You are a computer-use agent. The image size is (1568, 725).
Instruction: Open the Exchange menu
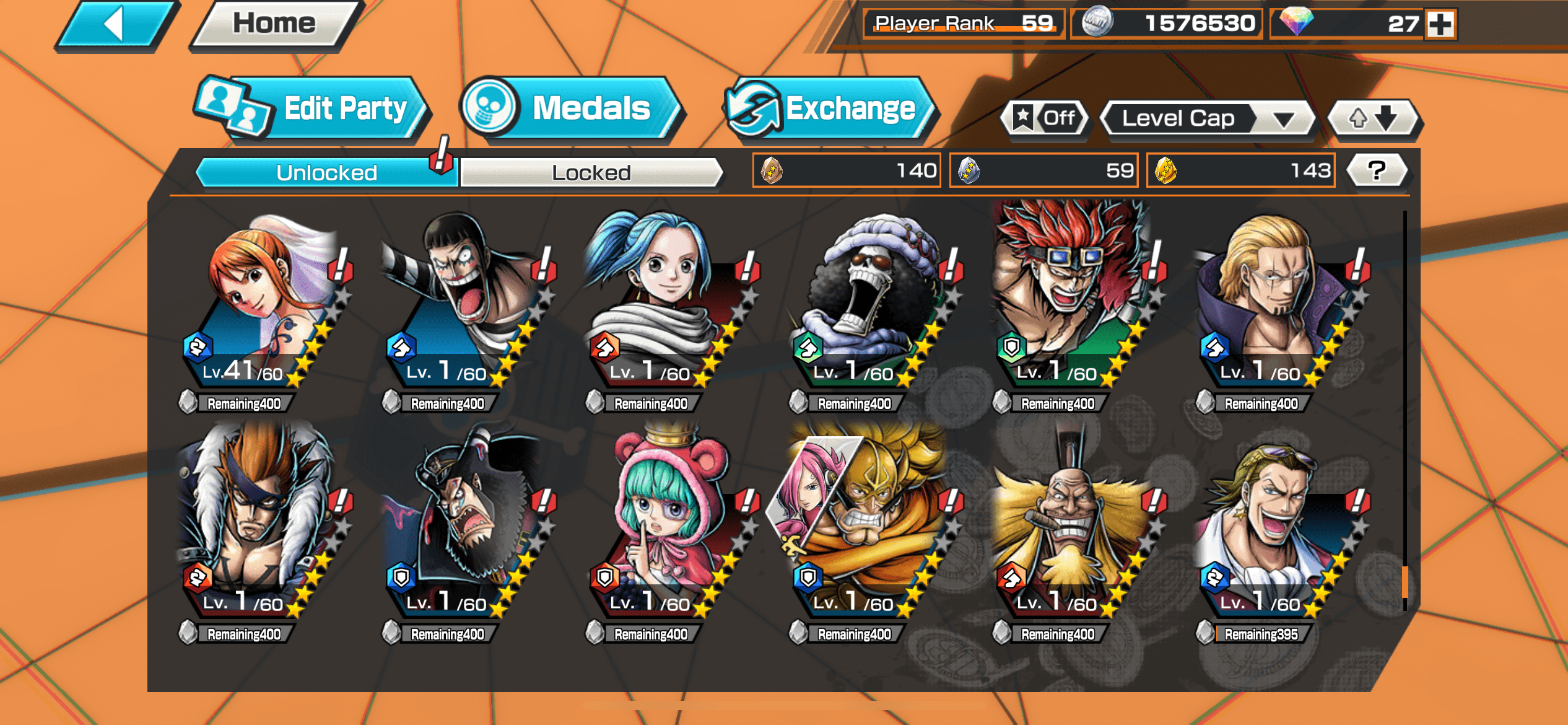tap(830, 109)
